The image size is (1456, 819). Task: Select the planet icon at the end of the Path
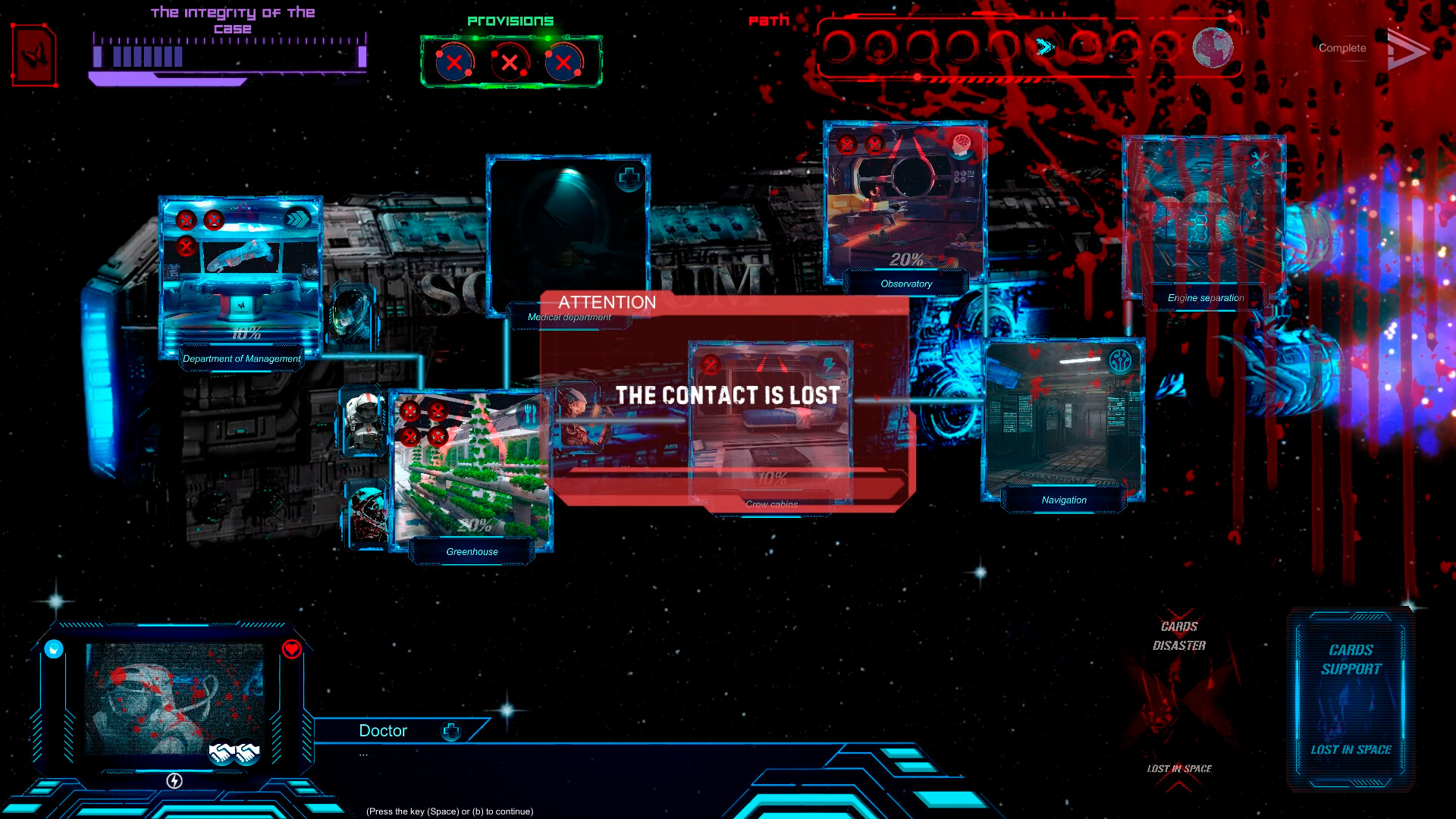(1213, 47)
